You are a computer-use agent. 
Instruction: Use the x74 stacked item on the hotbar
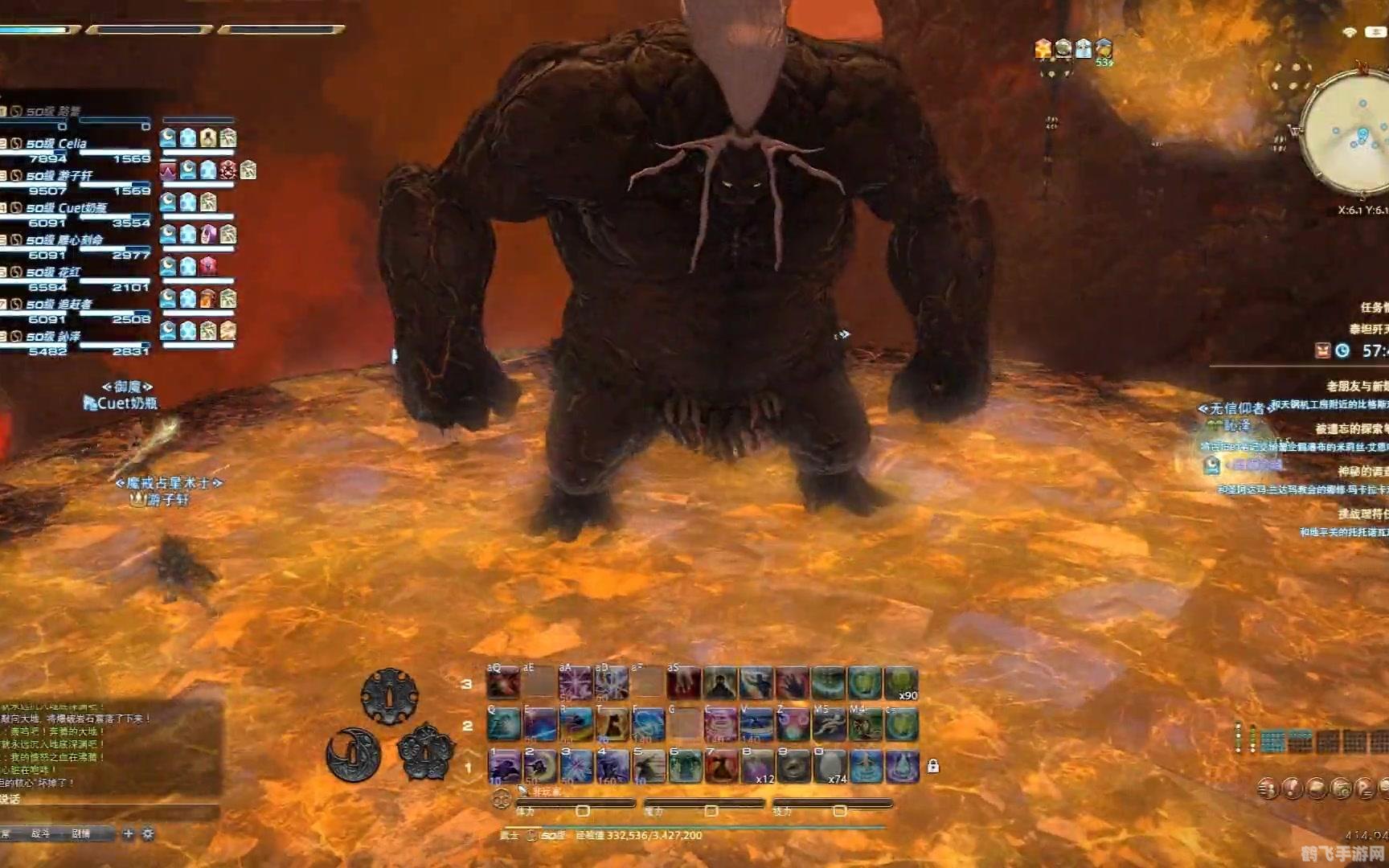(x=828, y=765)
